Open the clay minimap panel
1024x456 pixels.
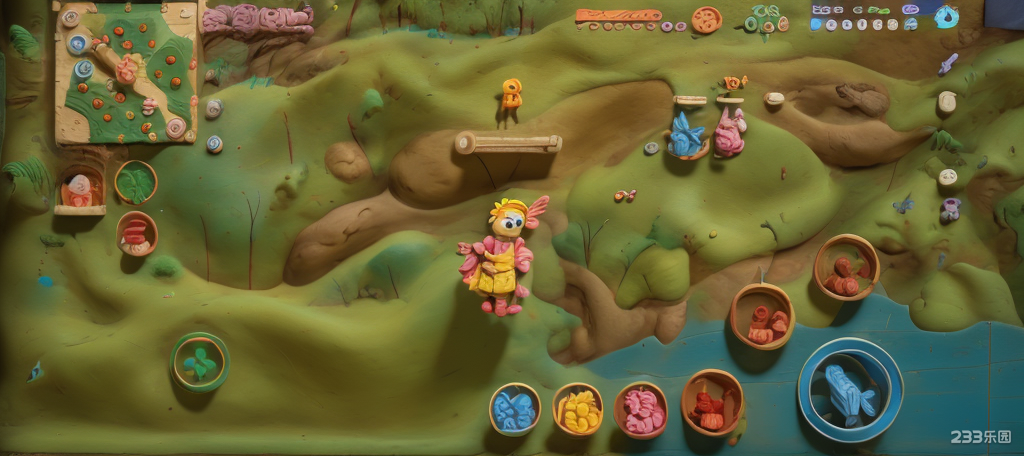click(126, 72)
